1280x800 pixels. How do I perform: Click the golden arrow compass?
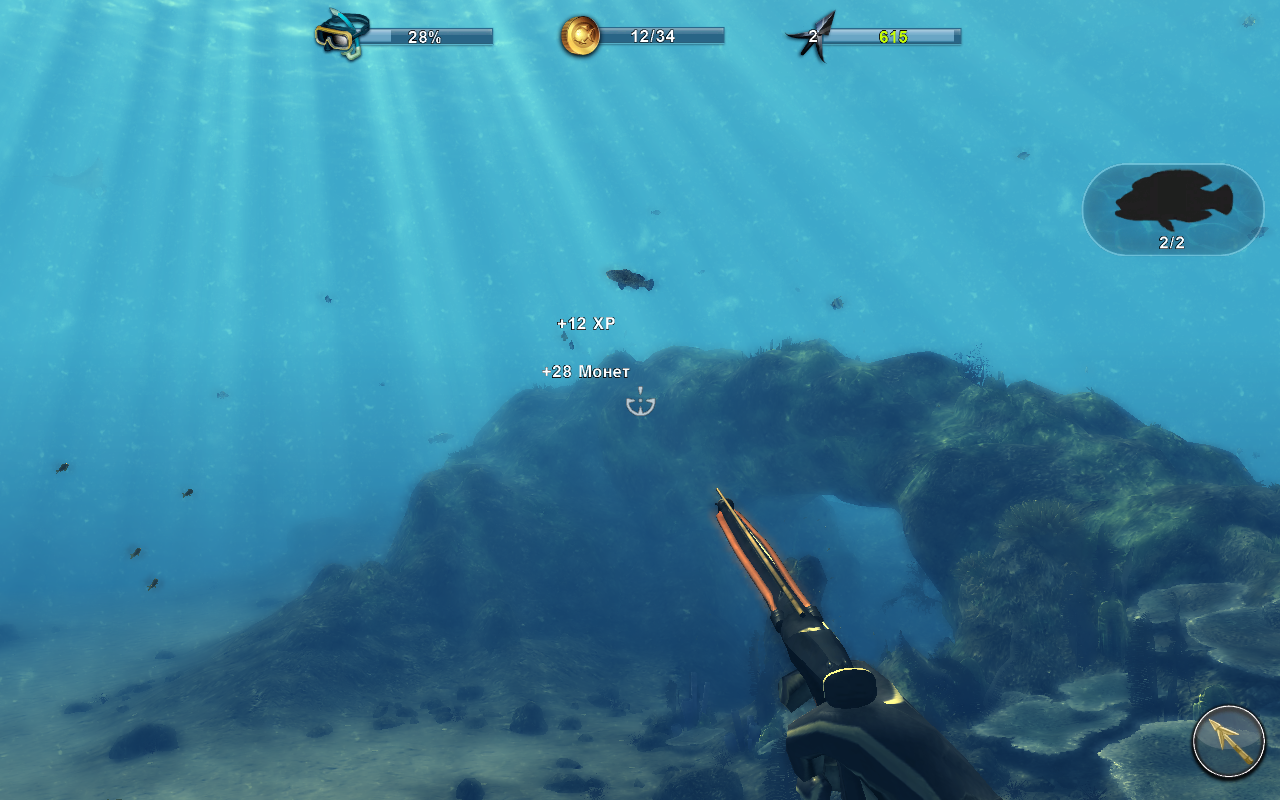[x=1229, y=742]
